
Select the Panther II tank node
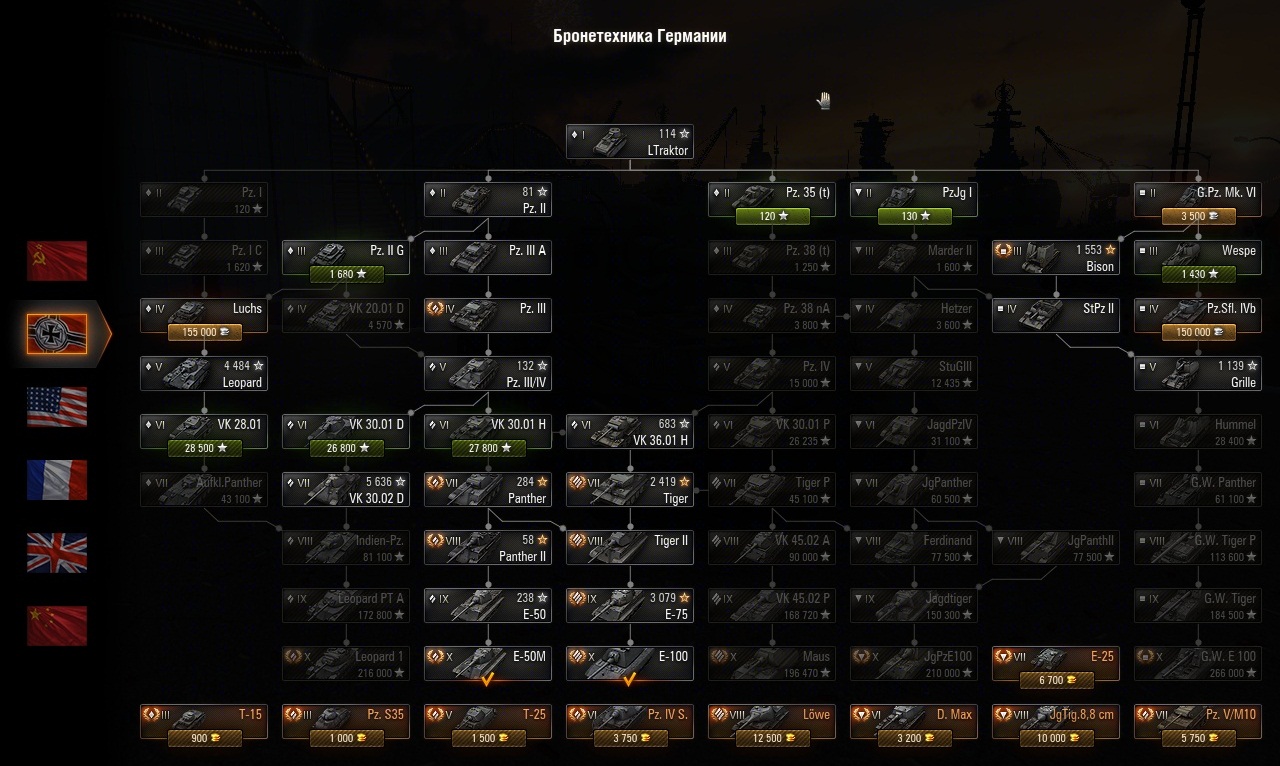[487, 548]
